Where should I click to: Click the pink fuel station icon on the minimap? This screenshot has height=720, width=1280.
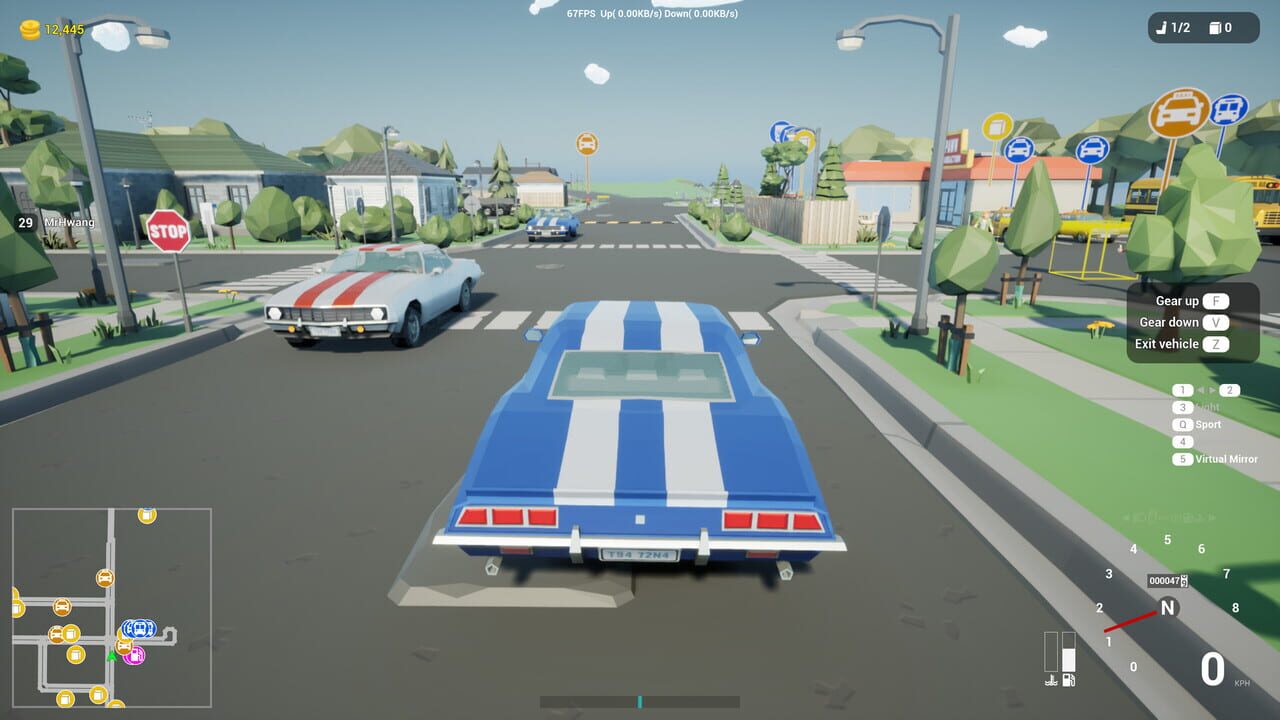coord(134,656)
